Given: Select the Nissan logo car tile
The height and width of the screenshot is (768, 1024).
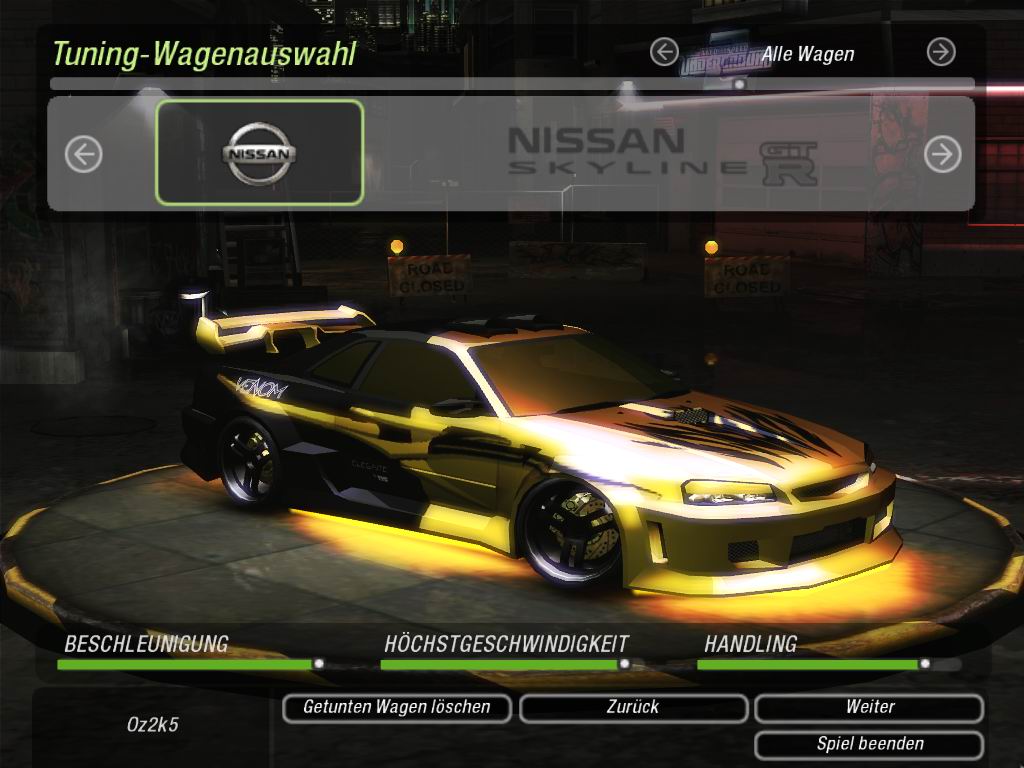Looking at the screenshot, I should 260,153.
